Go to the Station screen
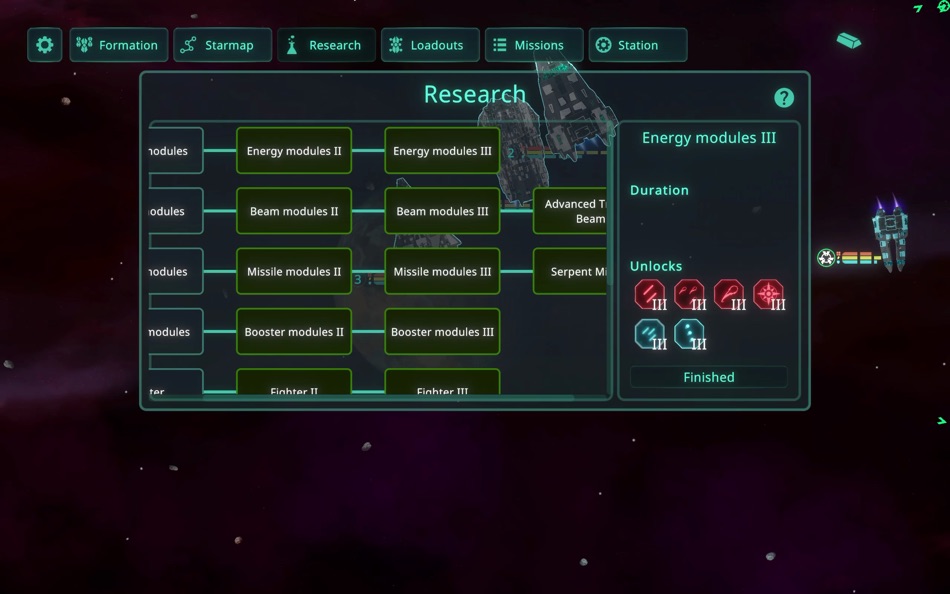This screenshot has width=950, height=594. point(638,45)
